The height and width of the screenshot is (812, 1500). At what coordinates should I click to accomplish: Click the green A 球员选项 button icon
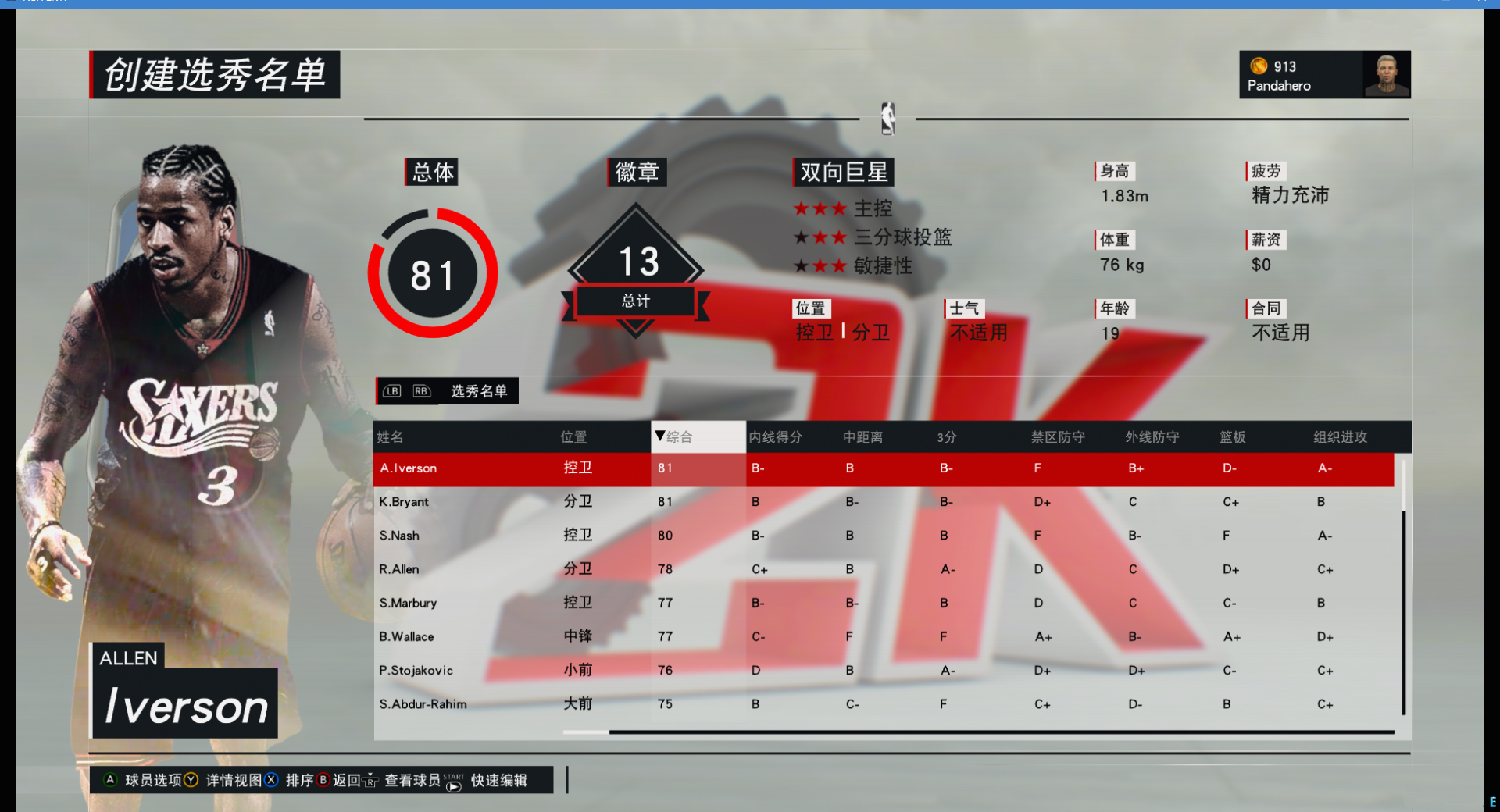109,779
